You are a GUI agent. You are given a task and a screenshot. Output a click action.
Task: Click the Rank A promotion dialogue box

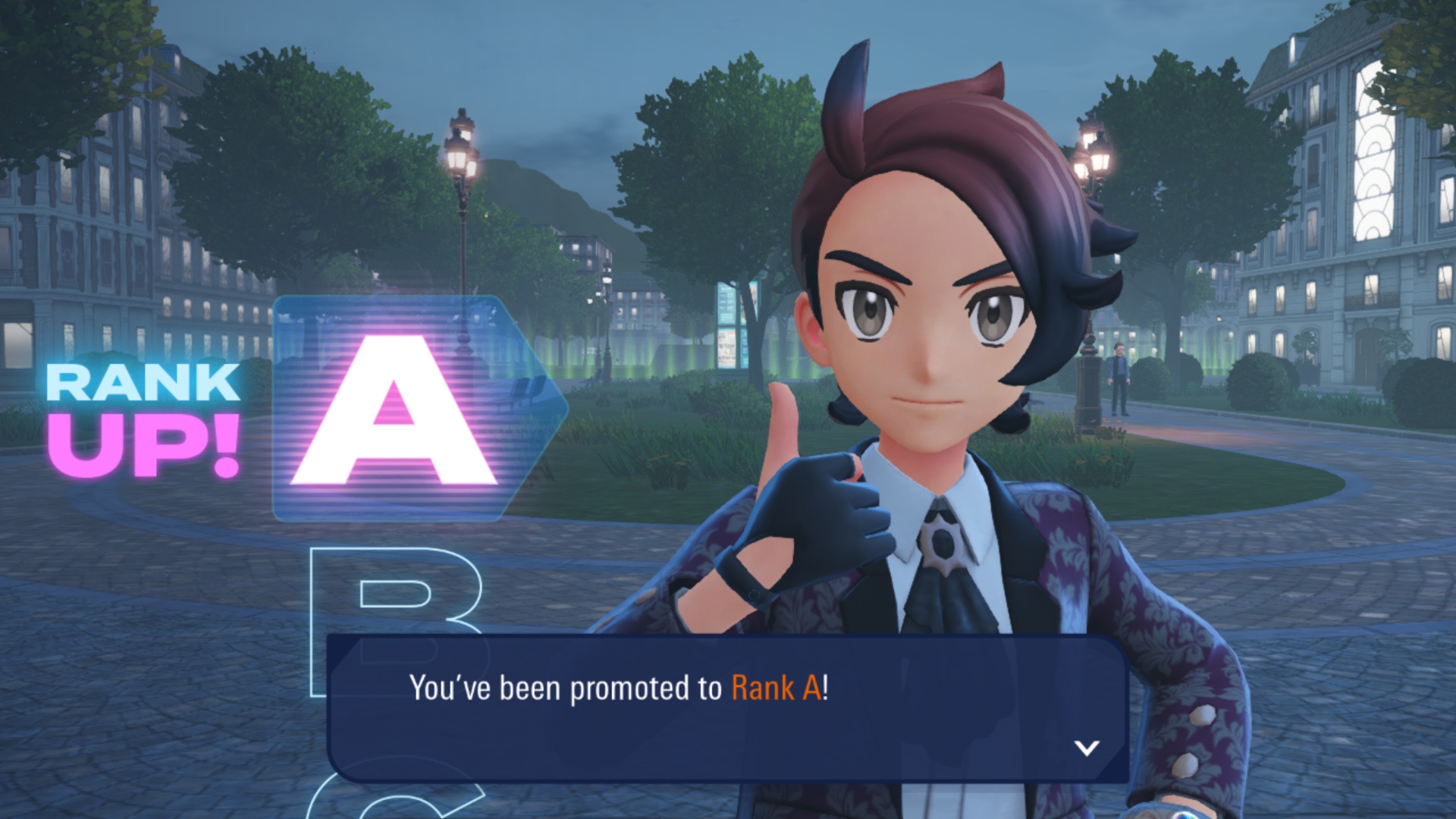726,708
